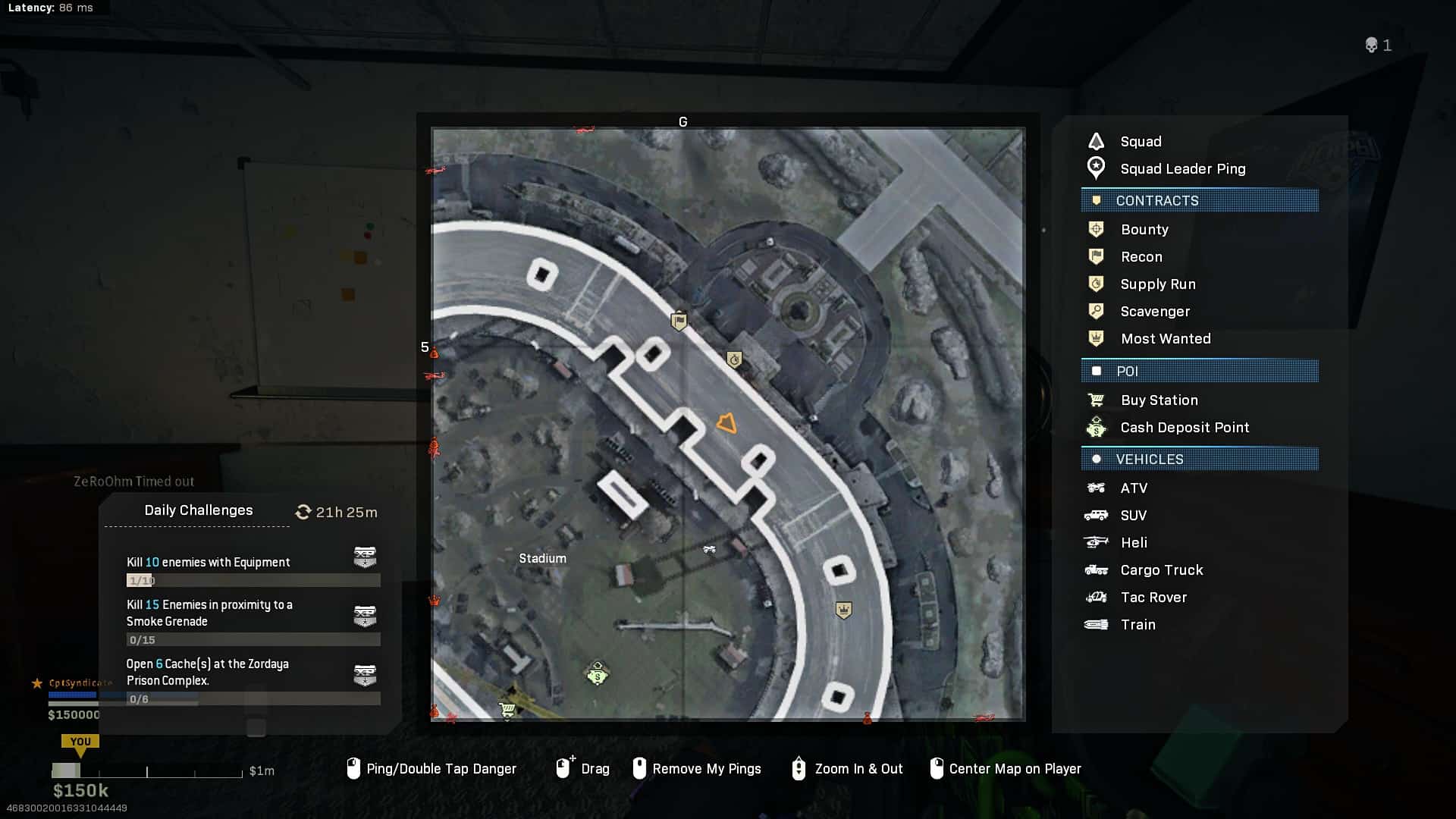Select the Squad Leader Ping legend entry
Image resolution: width=1456 pixels, height=819 pixels.
coord(1182,169)
